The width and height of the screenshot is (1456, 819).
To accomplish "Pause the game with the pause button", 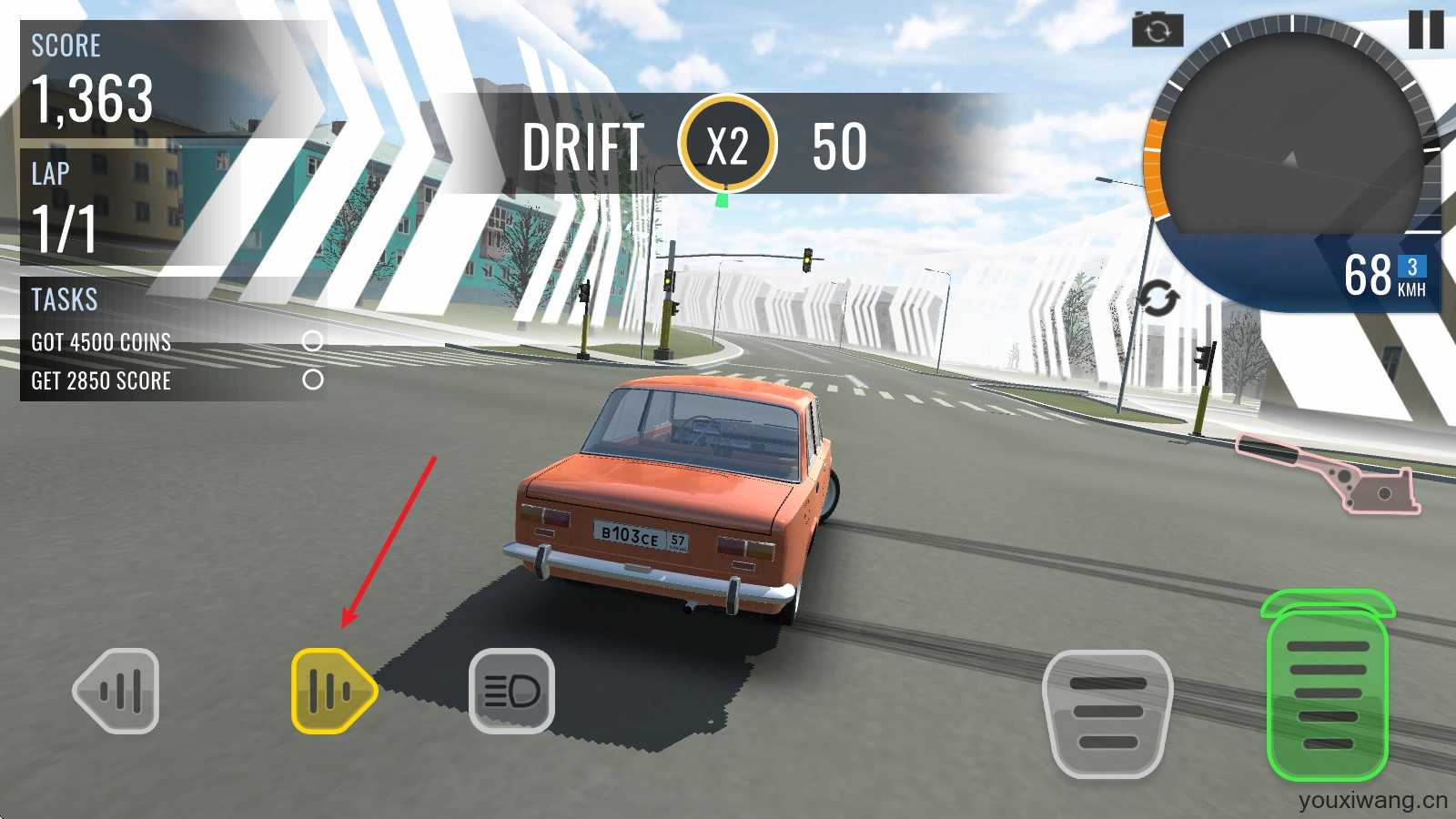I will [x=1425, y=29].
